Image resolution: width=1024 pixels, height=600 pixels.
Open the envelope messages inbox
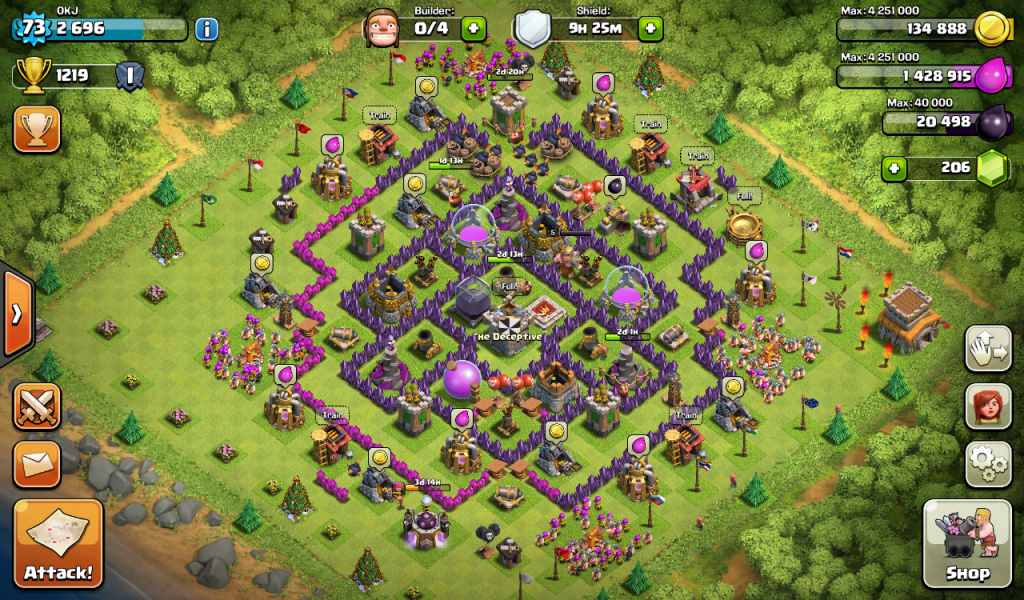(x=37, y=463)
